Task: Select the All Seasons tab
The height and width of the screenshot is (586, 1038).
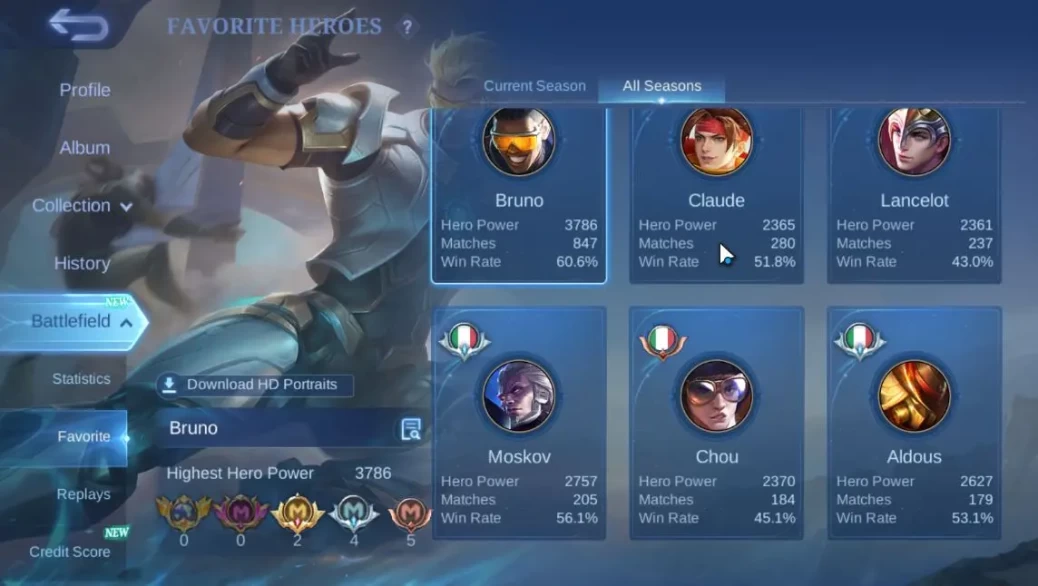Action: point(661,86)
